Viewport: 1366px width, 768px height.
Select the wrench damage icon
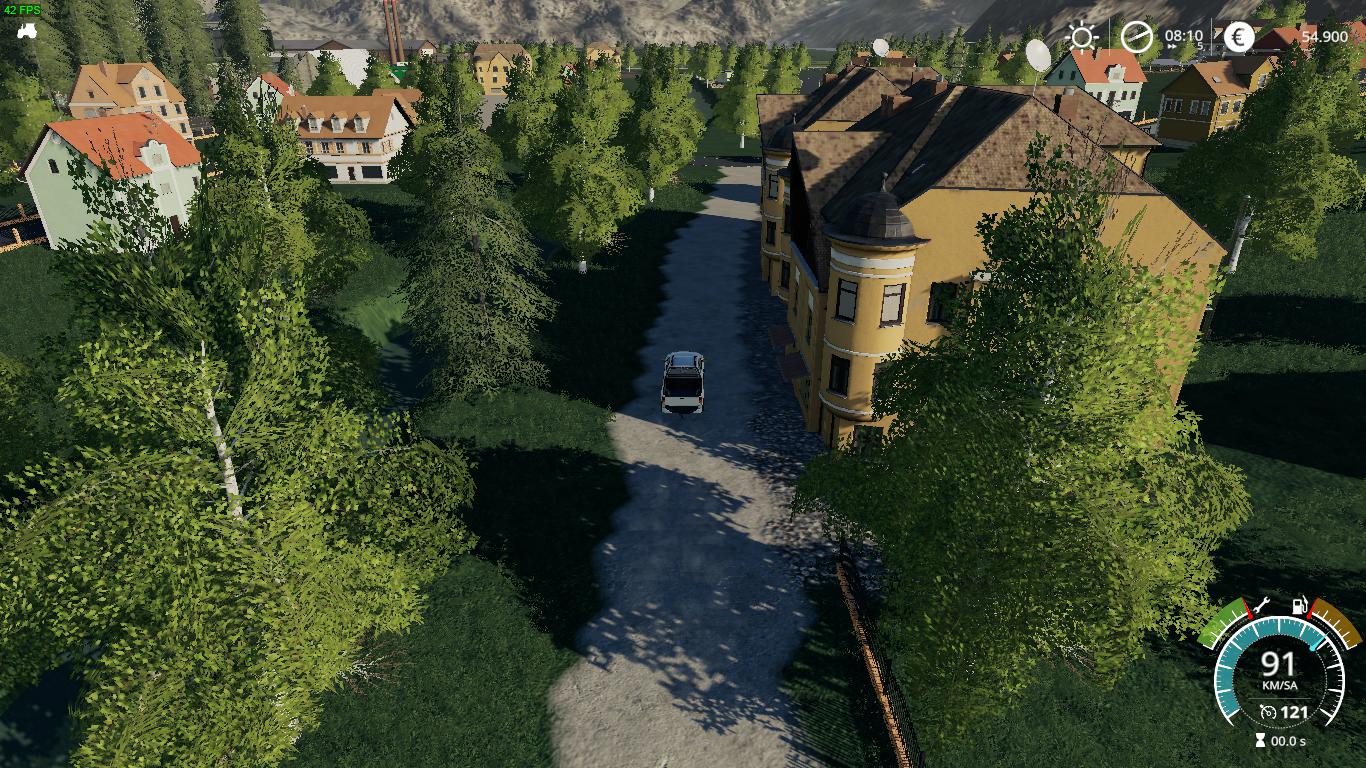pyautogui.click(x=1263, y=603)
